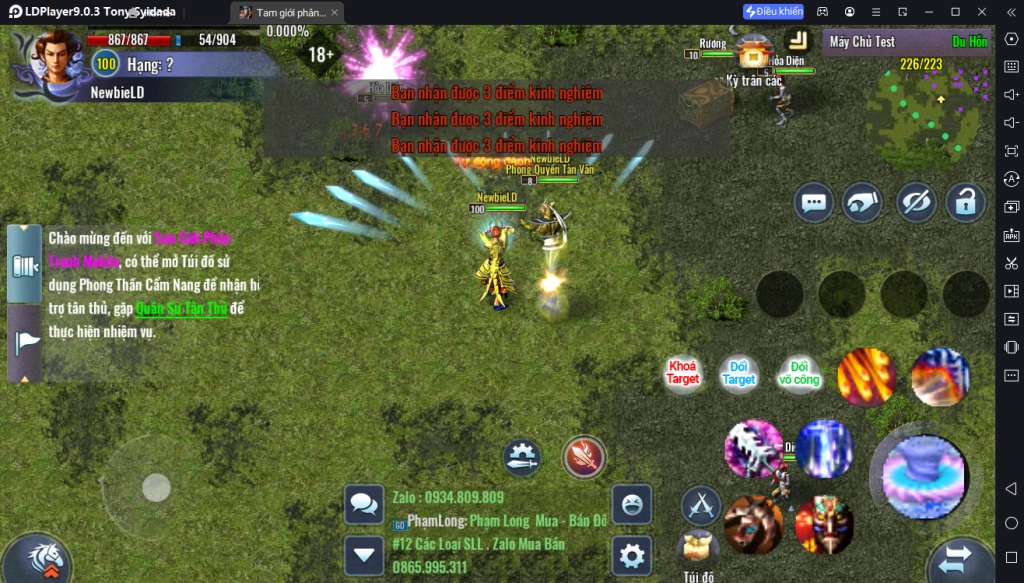Open the laughing emoji panel
This screenshot has width=1024, height=583.
[x=631, y=505]
